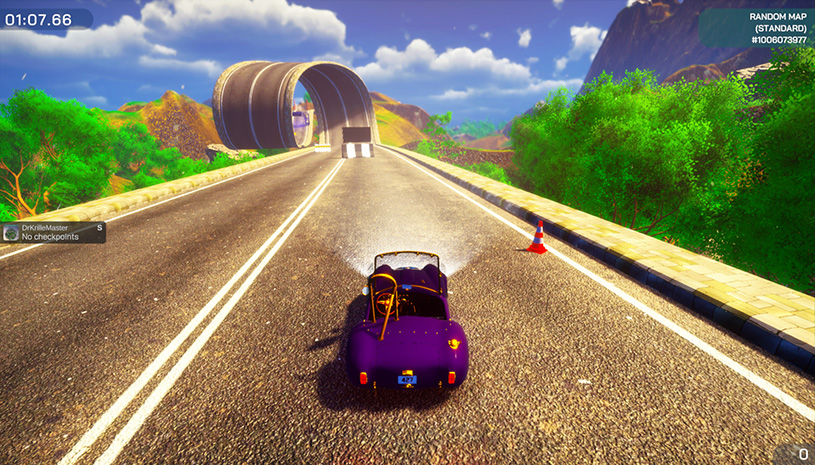Select the DrKrilleMaster player entry

tap(53, 233)
